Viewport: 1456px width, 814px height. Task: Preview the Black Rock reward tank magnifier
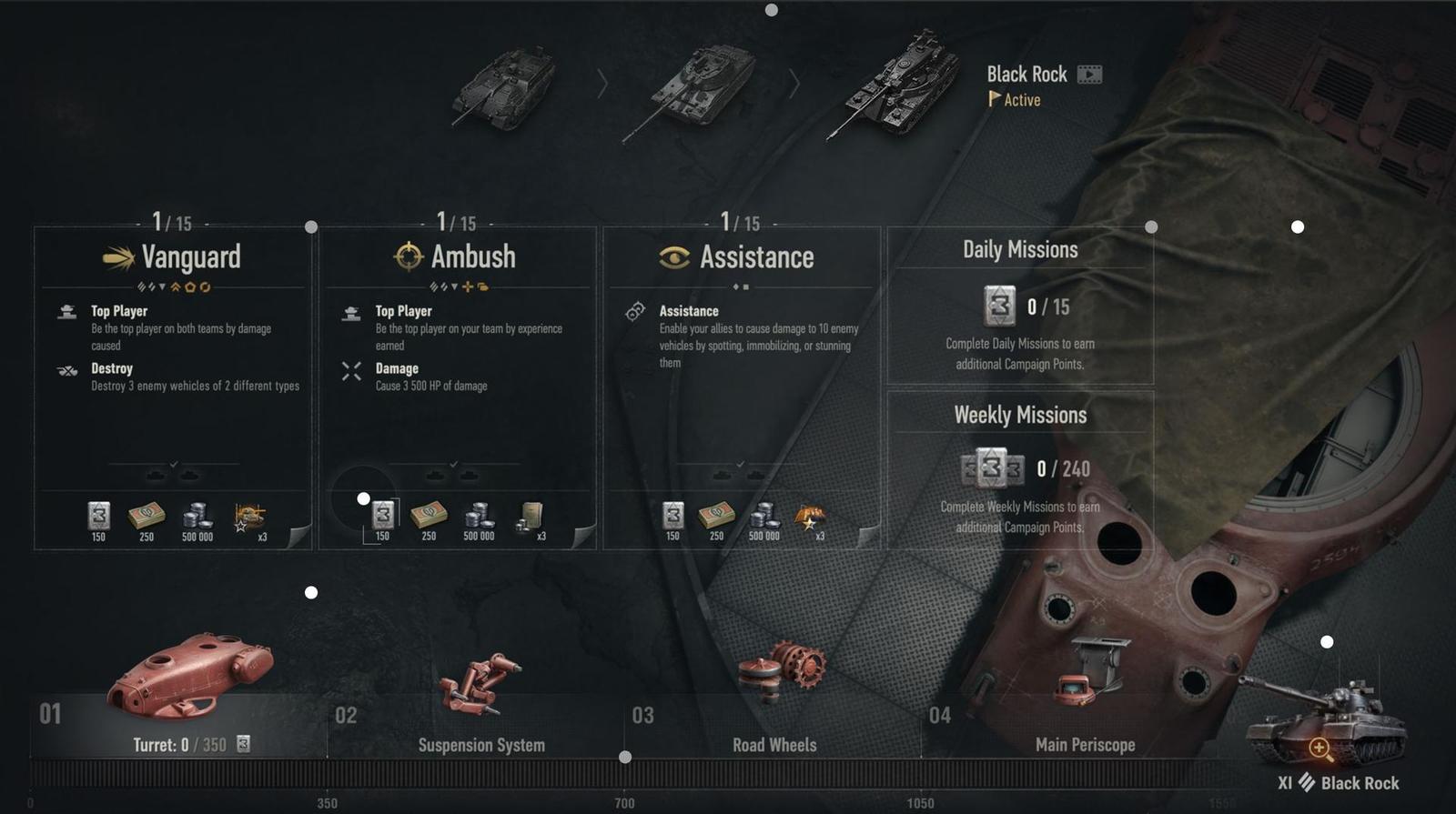[1319, 749]
